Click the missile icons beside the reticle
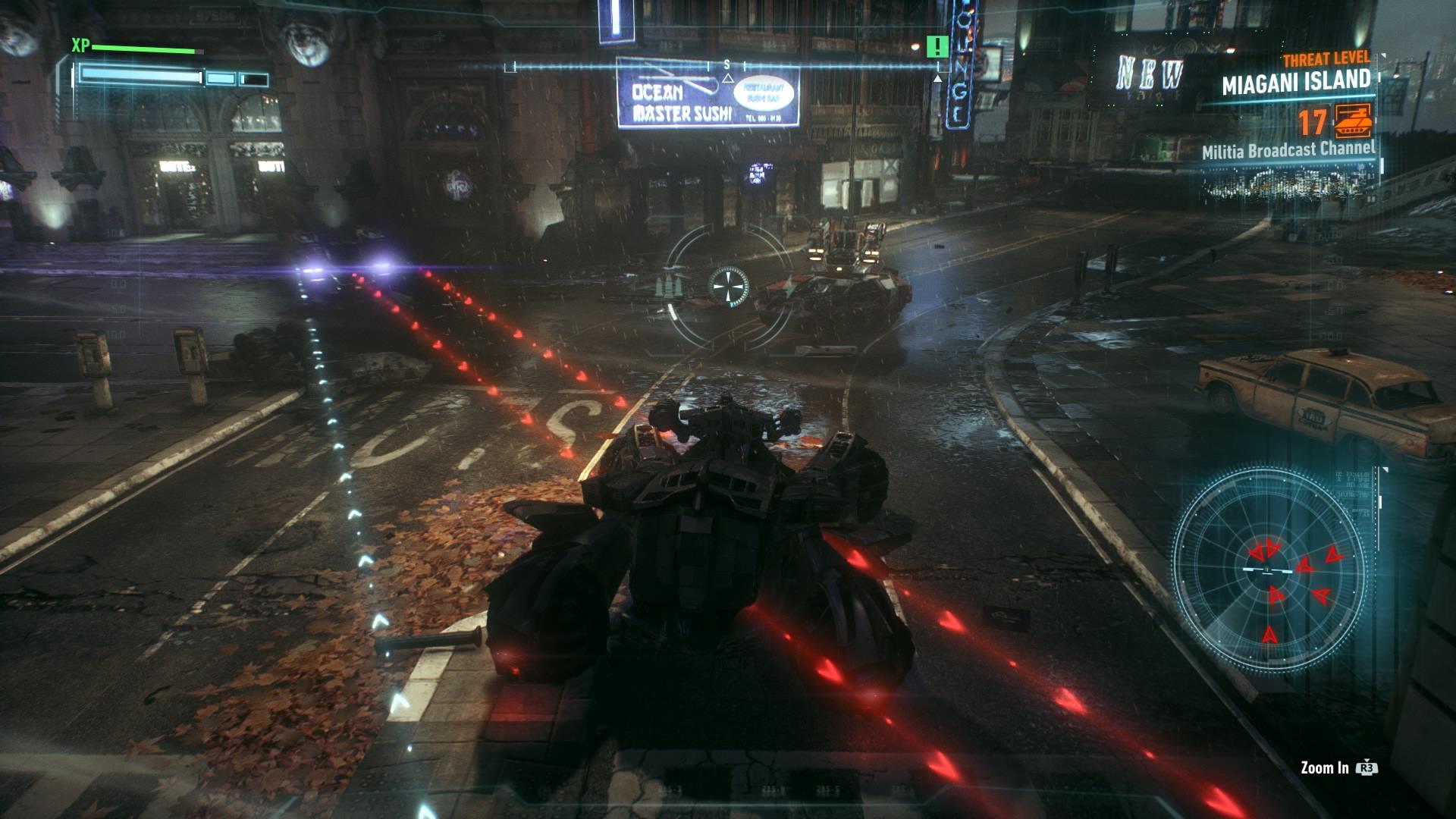The image size is (1456, 819). tap(670, 286)
